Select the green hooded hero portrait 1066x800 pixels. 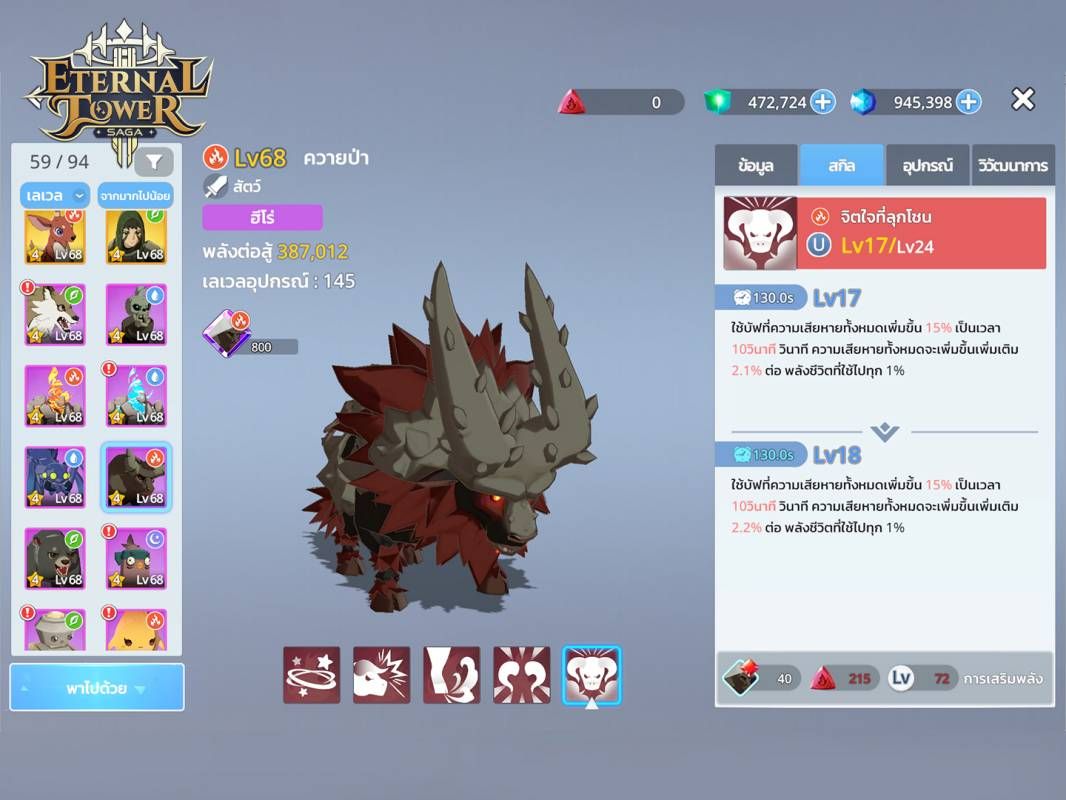tap(136, 236)
